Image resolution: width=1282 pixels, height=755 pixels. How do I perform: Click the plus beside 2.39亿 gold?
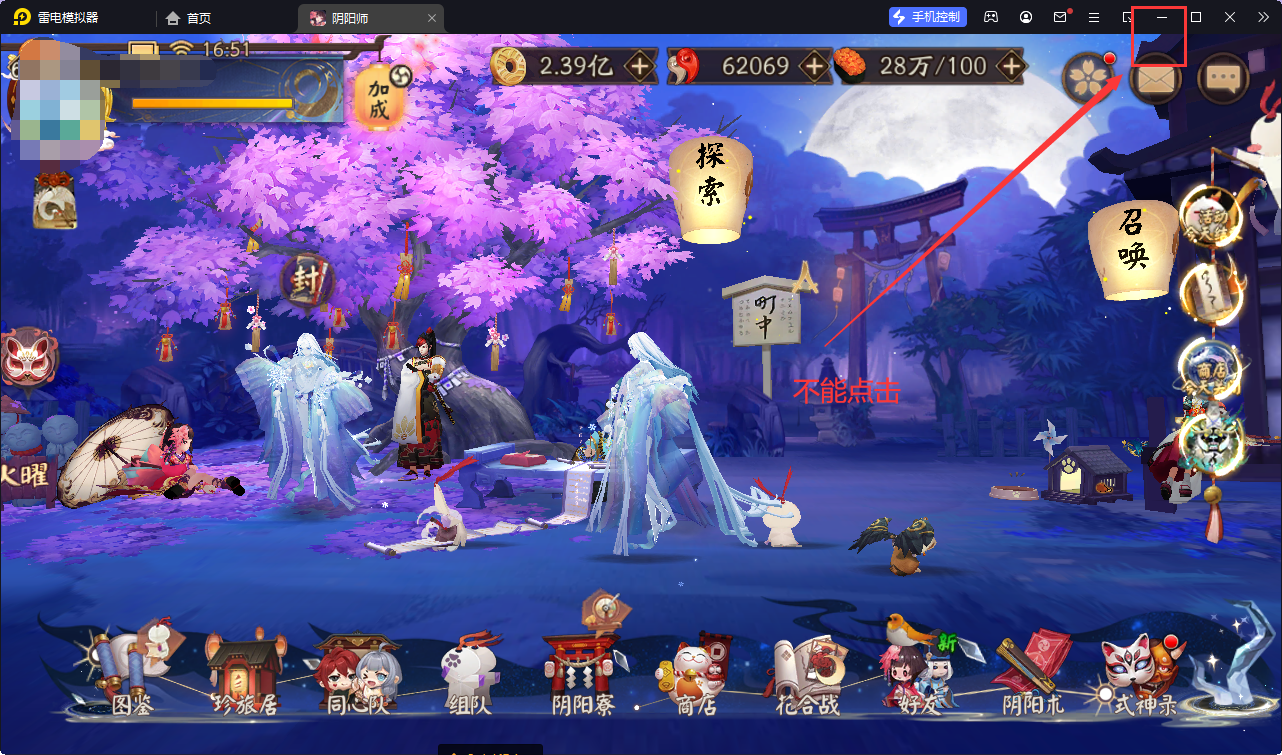[640, 67]
